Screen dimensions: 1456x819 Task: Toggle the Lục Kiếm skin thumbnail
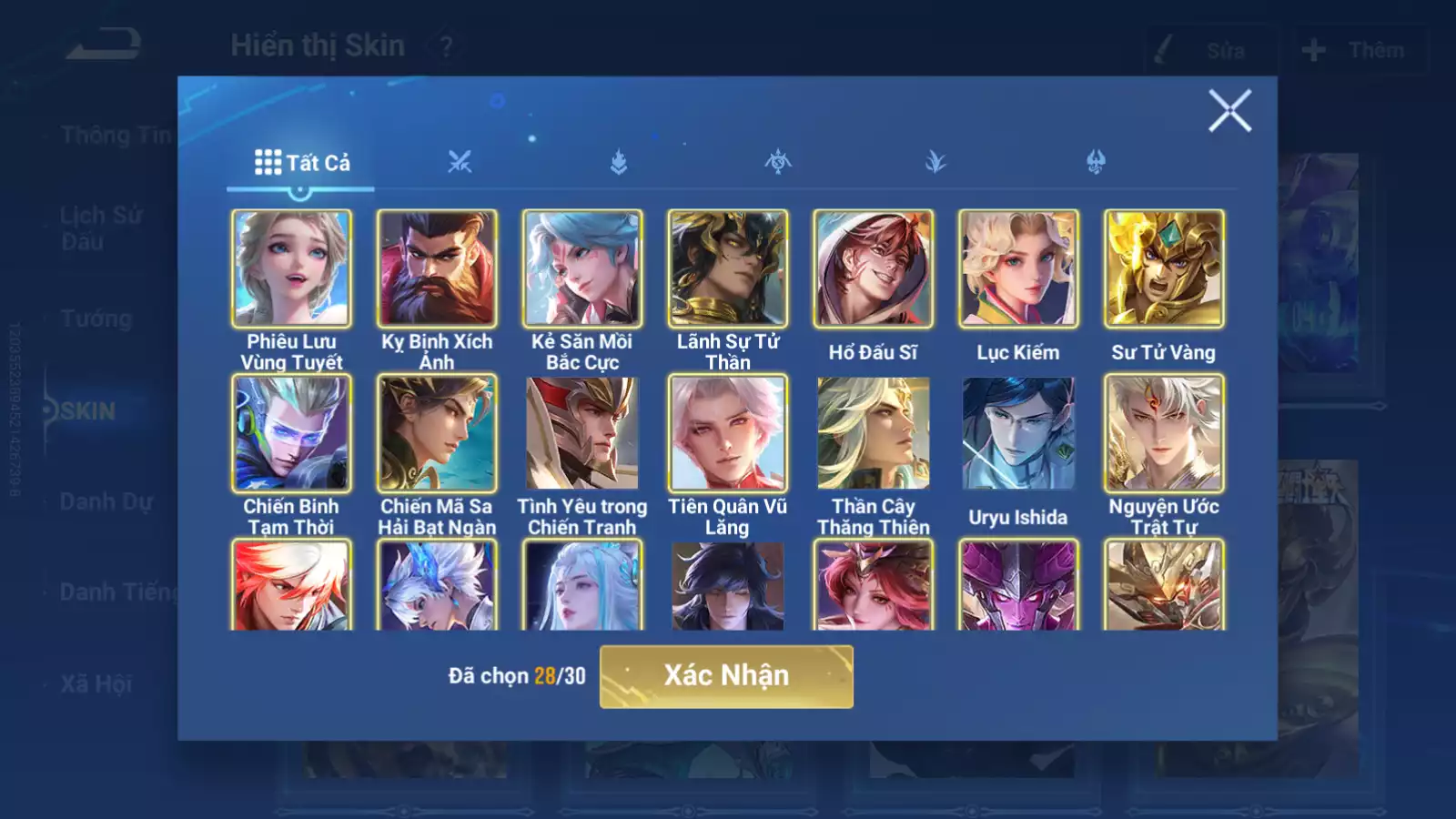pos(1018,268)
